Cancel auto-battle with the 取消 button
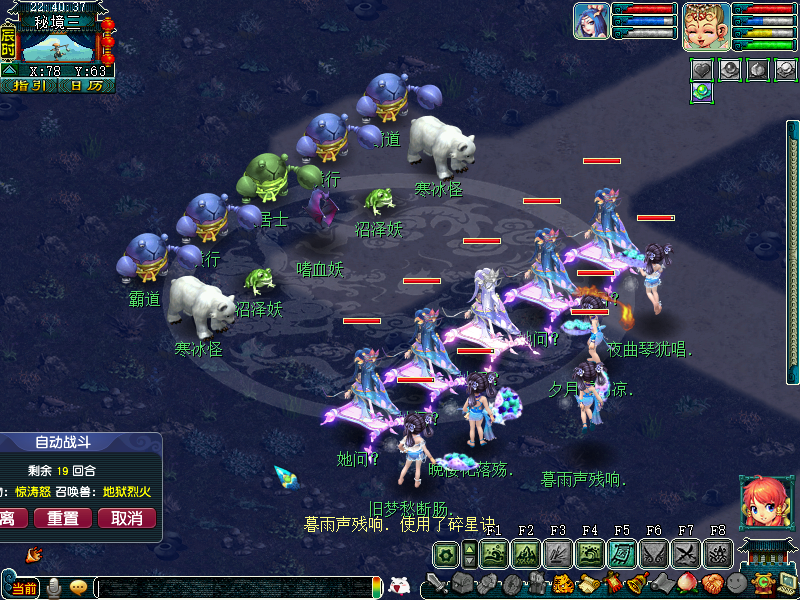The width and height of the screenshot is (800, 600). (x=126, y=518)
